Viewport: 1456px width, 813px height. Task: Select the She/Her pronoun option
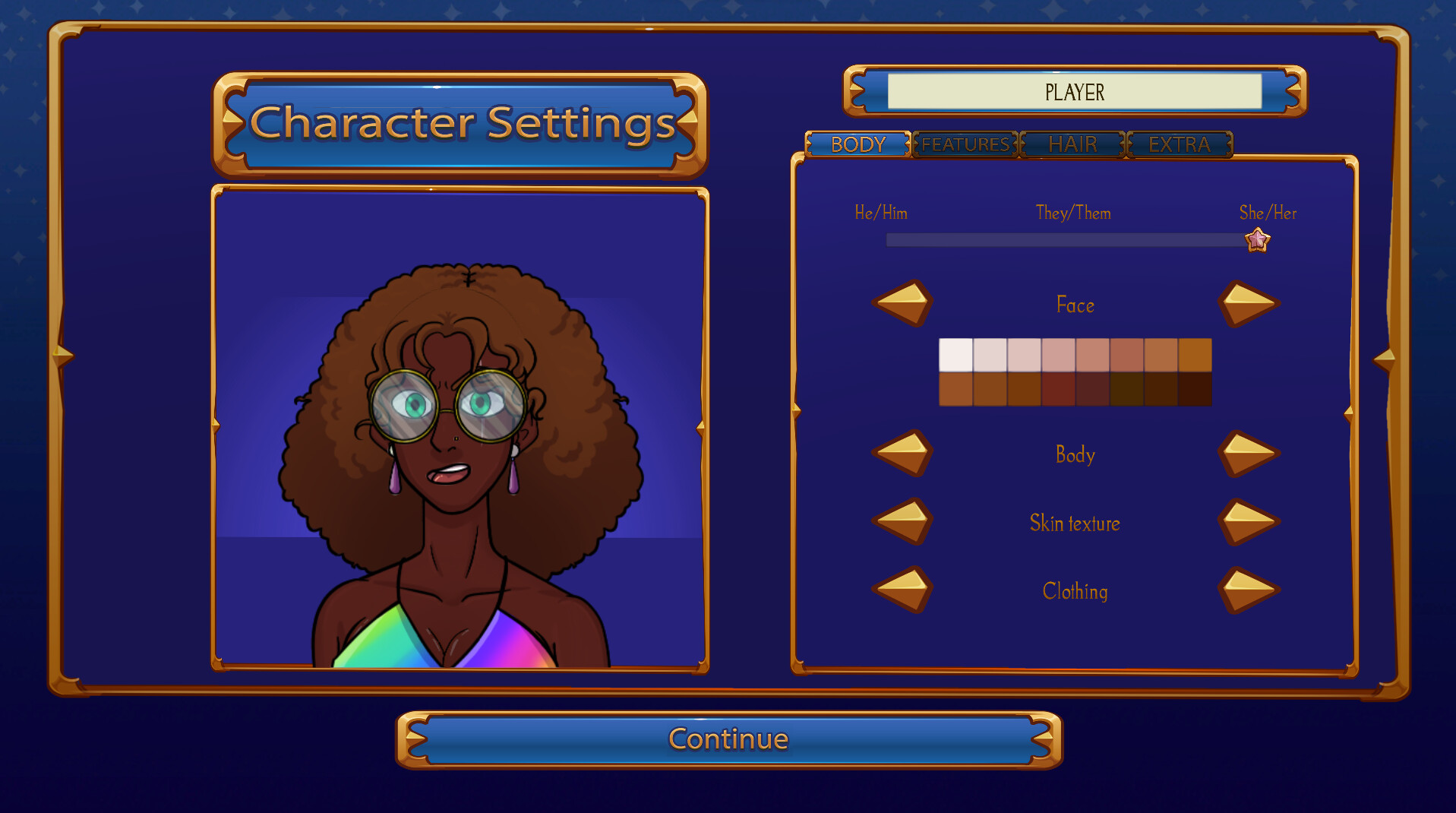click(1267, 214)
